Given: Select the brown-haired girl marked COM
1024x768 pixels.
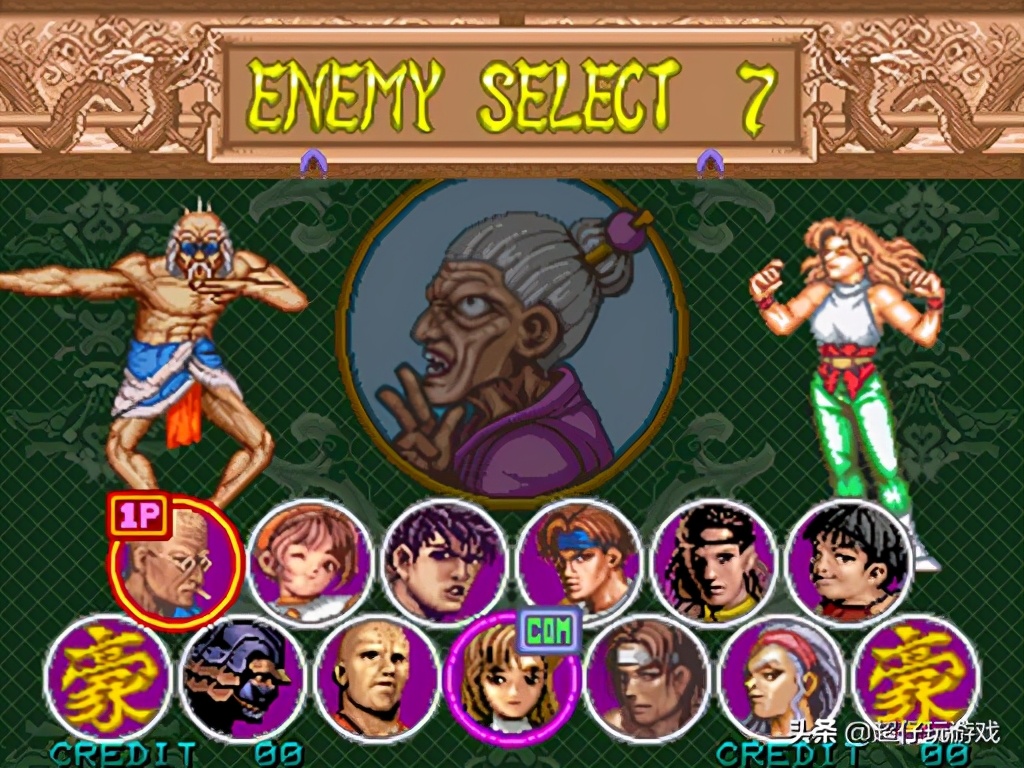Looking at the screenshot, I should coord(511,678).
